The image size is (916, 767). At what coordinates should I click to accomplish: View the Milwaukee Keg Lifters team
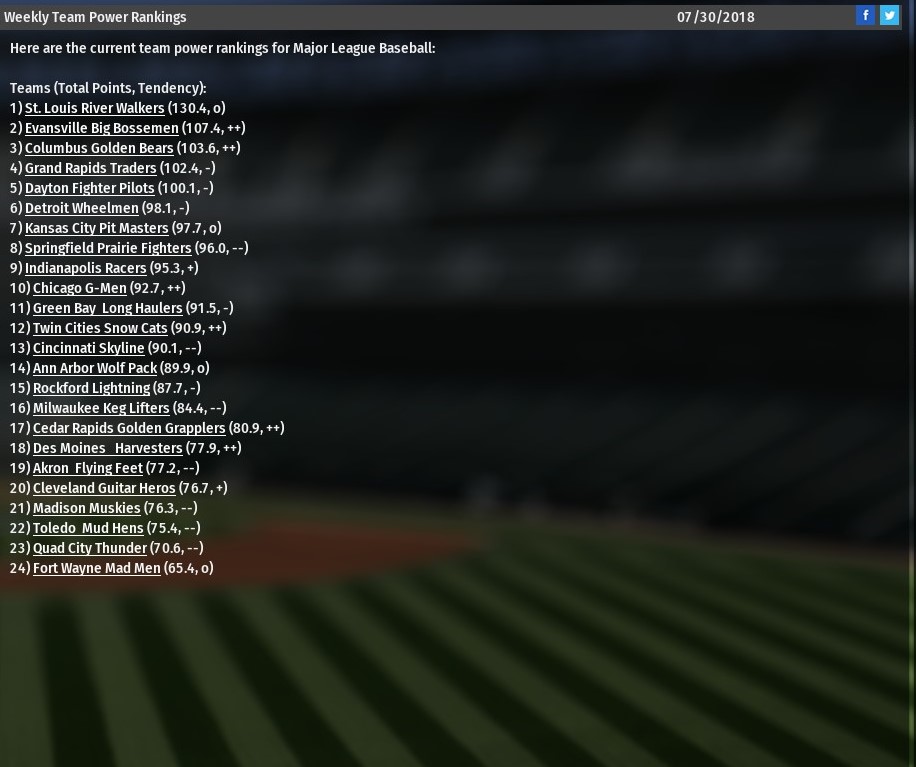click(101, 408)
